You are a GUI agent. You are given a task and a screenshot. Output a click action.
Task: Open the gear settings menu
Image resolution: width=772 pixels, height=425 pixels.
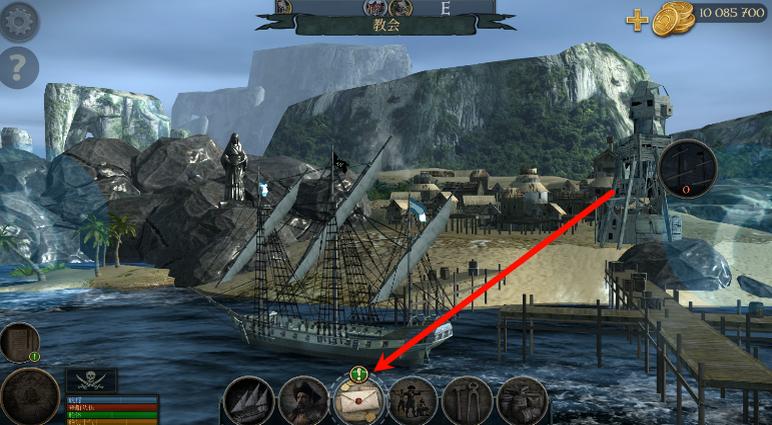click(18, 20)
